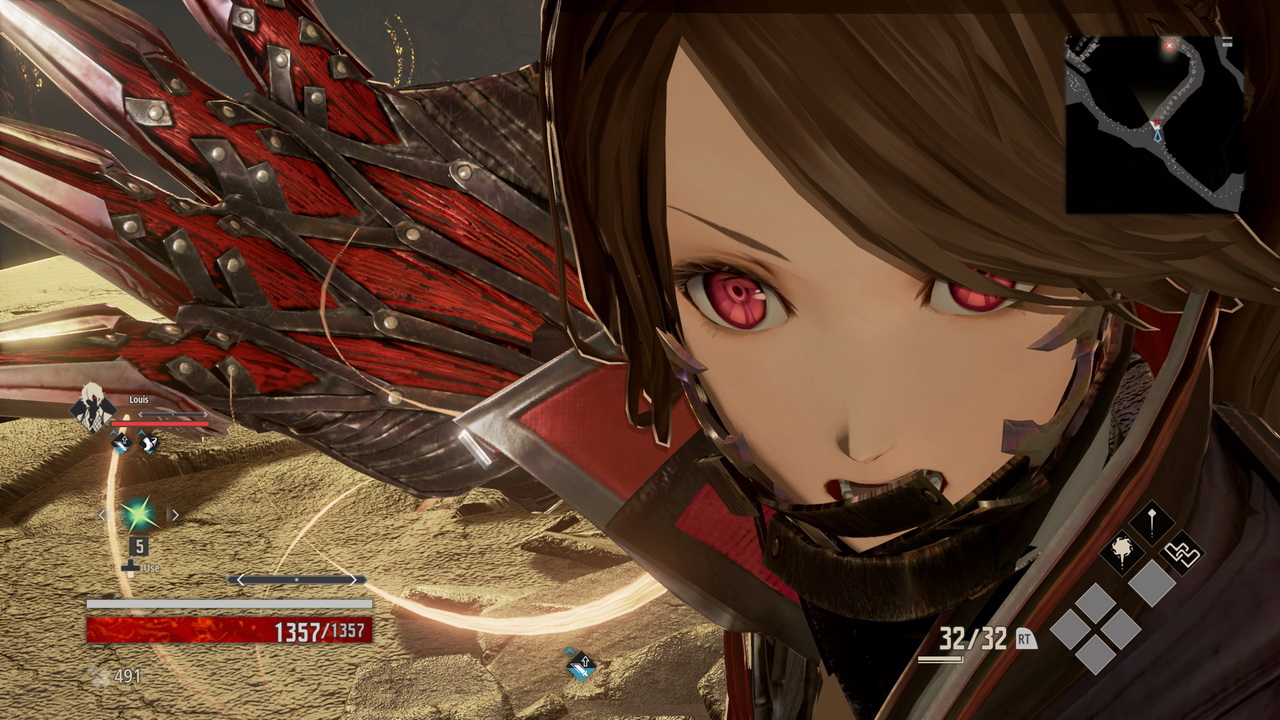Click the red X marker on the minimap
The image size is (1280, 720).
[1170, 46]
